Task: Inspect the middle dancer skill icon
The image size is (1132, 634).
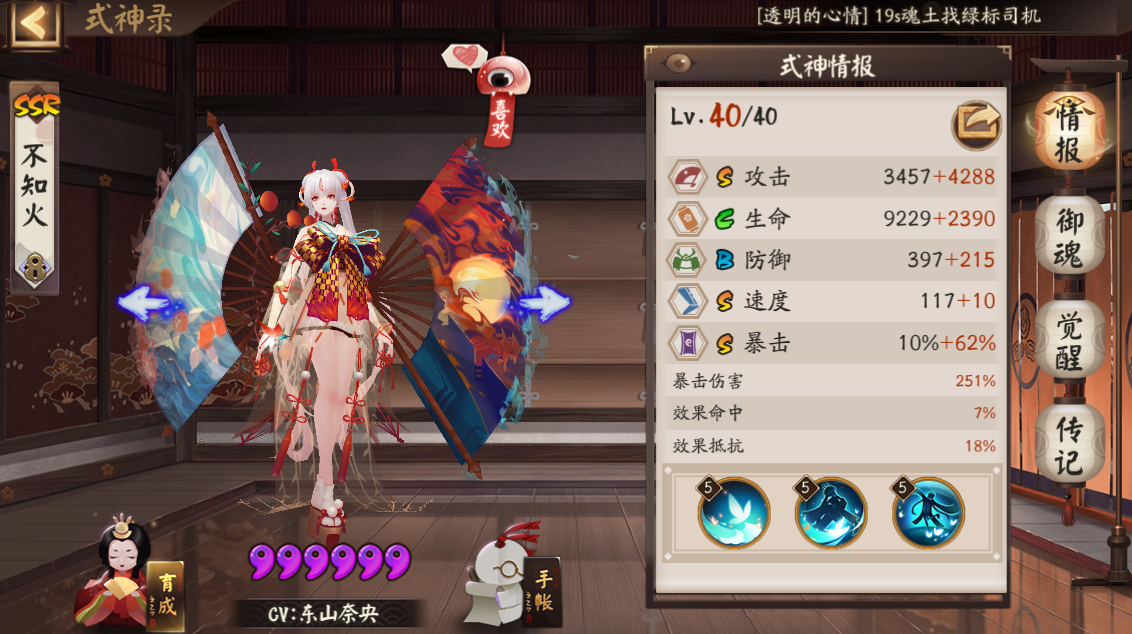Action: [831, 513]
